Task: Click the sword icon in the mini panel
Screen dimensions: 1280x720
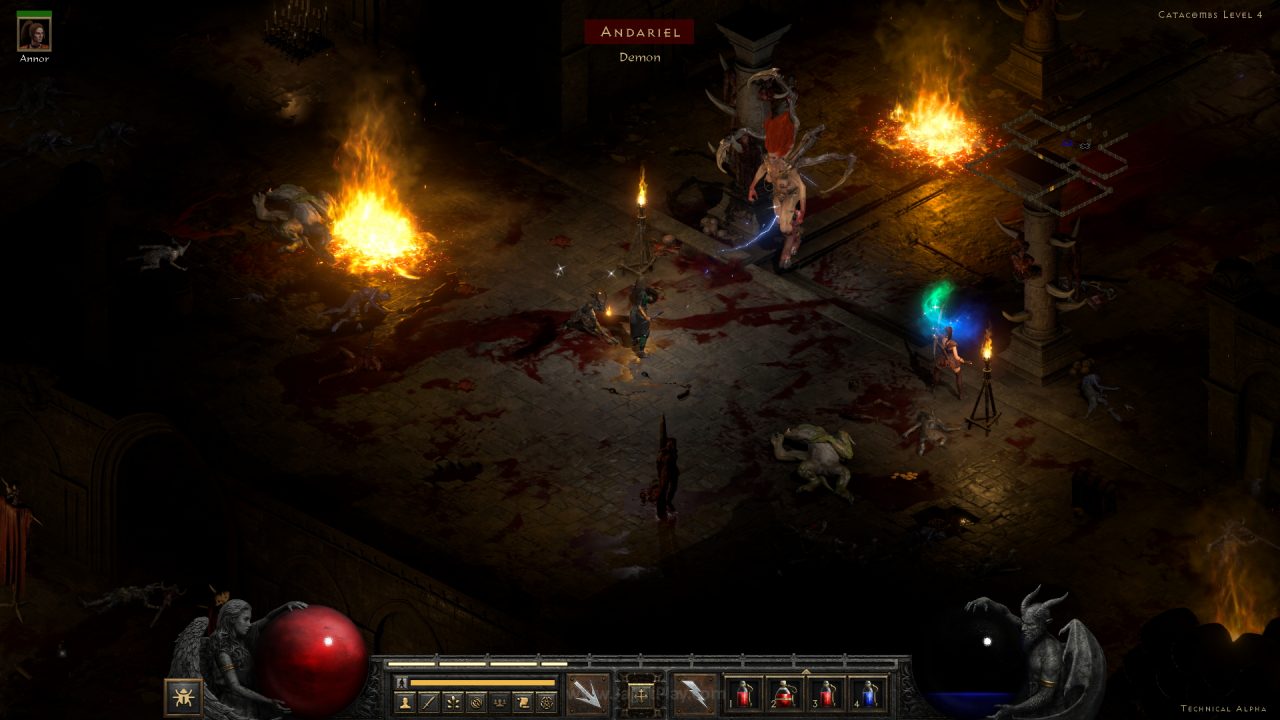Action: tap(428, 702)
